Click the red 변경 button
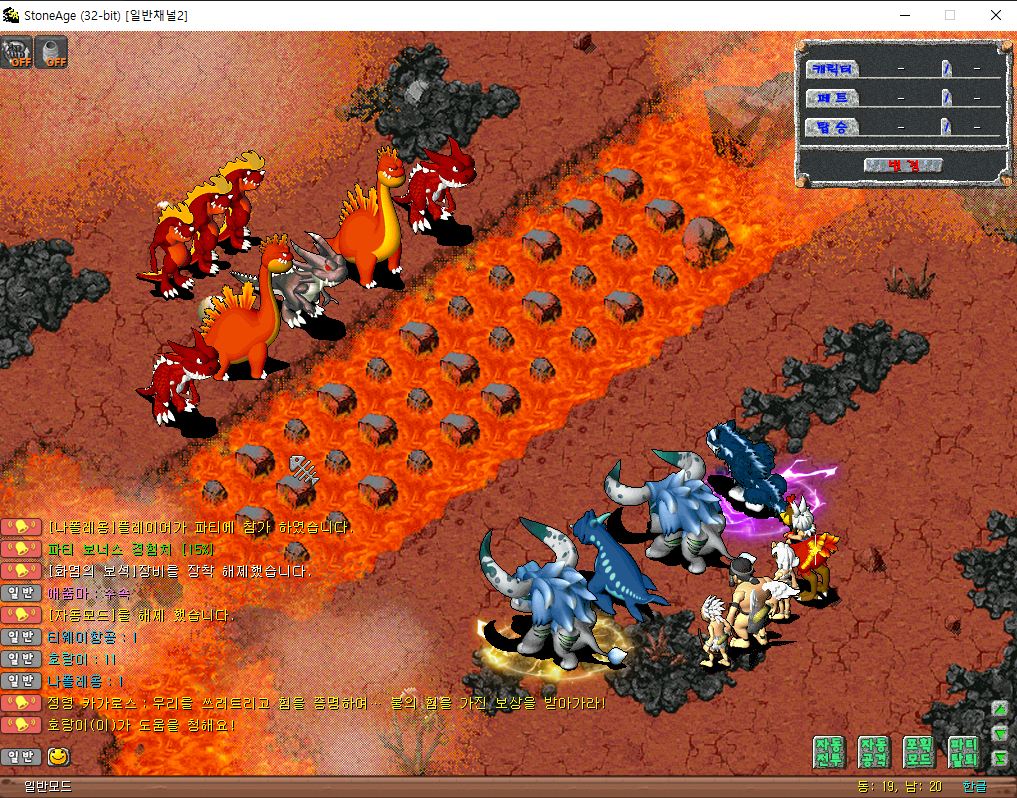This screenshot has width=1017, height=798. point(904,165)
